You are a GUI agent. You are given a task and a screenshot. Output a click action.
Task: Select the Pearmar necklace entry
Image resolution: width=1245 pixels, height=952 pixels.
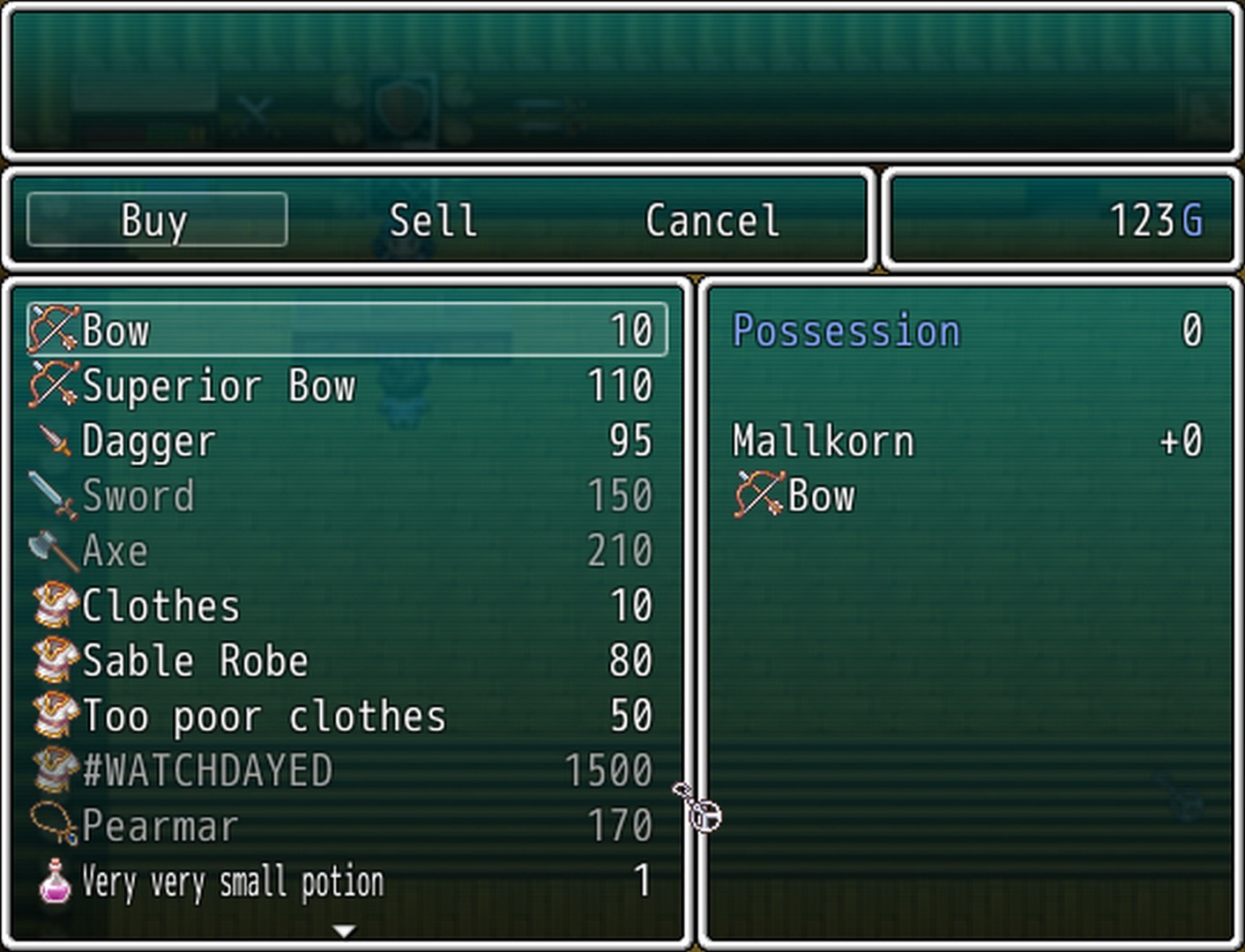tap(347, 826)
